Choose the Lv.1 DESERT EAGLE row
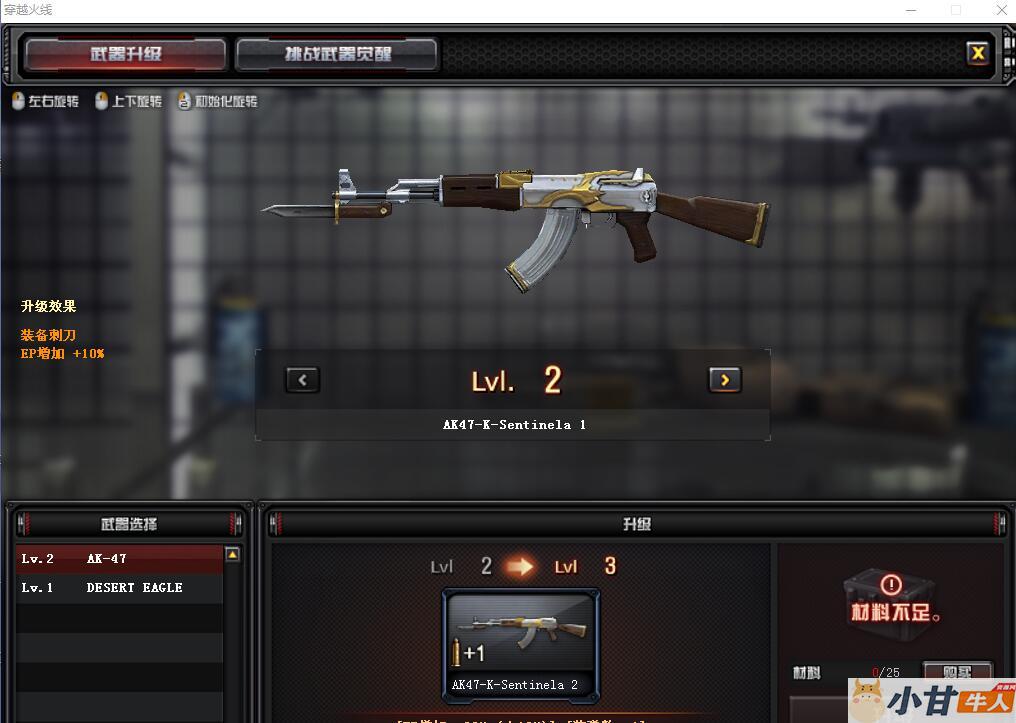Image resolution: width=1016 pixels, height=723 pixels. (118, 588)
